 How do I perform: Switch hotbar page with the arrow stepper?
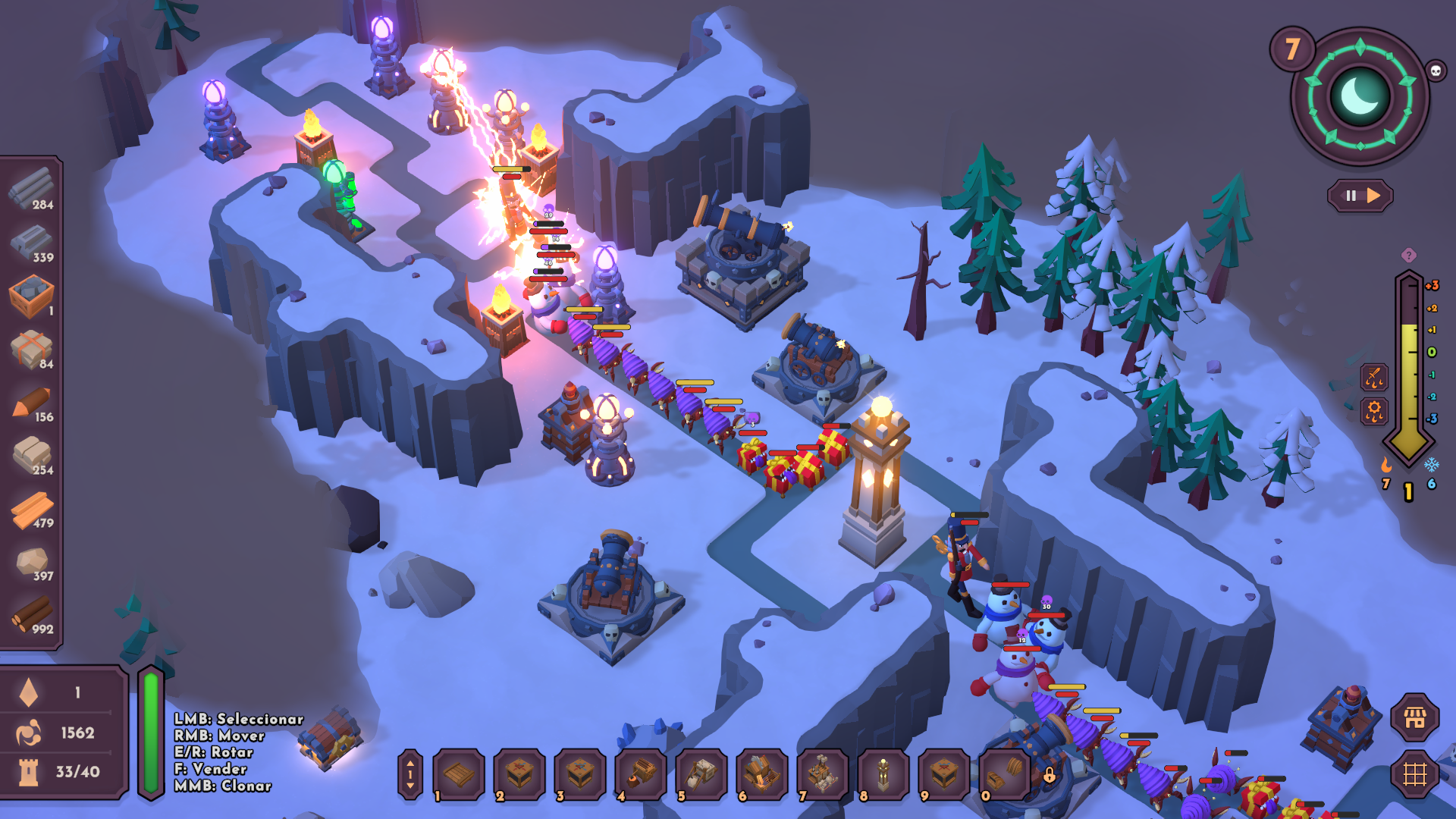(x=410, y=774)
